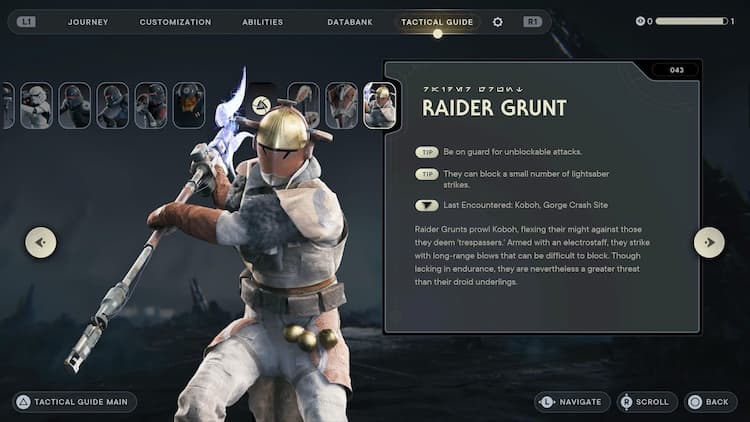This screenshot has height=422, width=750.
Task: Choose the highlighted Raider Grunt thumbnail
Action: click(380, 105)
